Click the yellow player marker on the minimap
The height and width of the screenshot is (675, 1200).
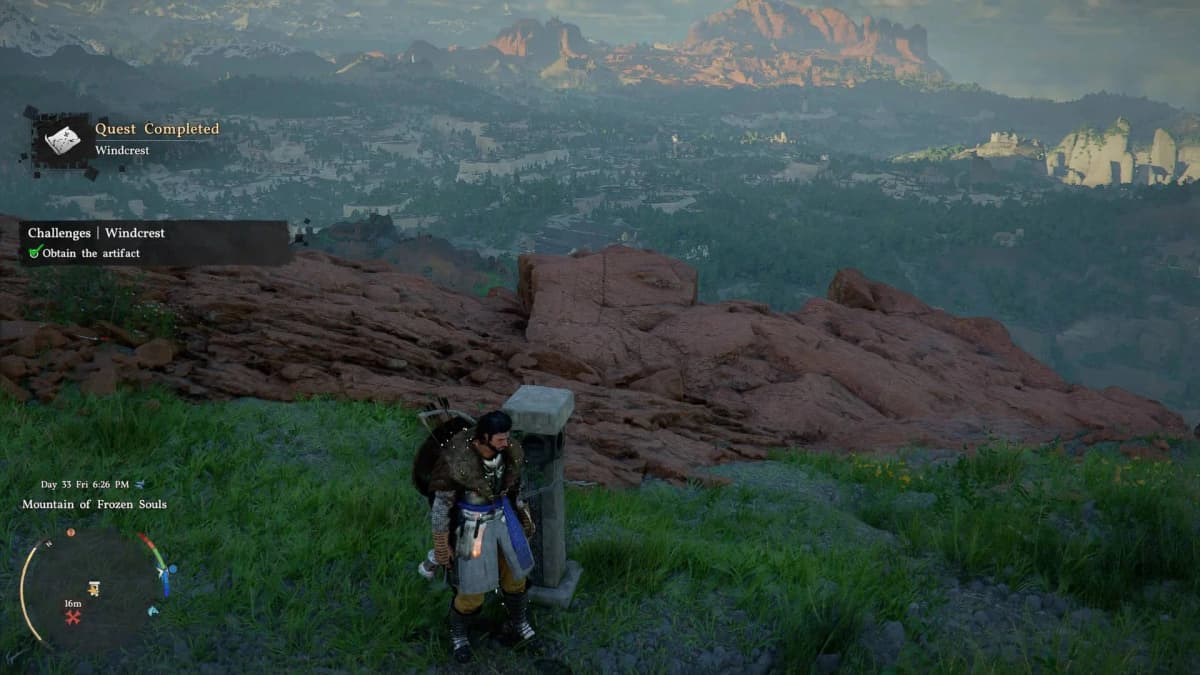click(x=94, y=588)
